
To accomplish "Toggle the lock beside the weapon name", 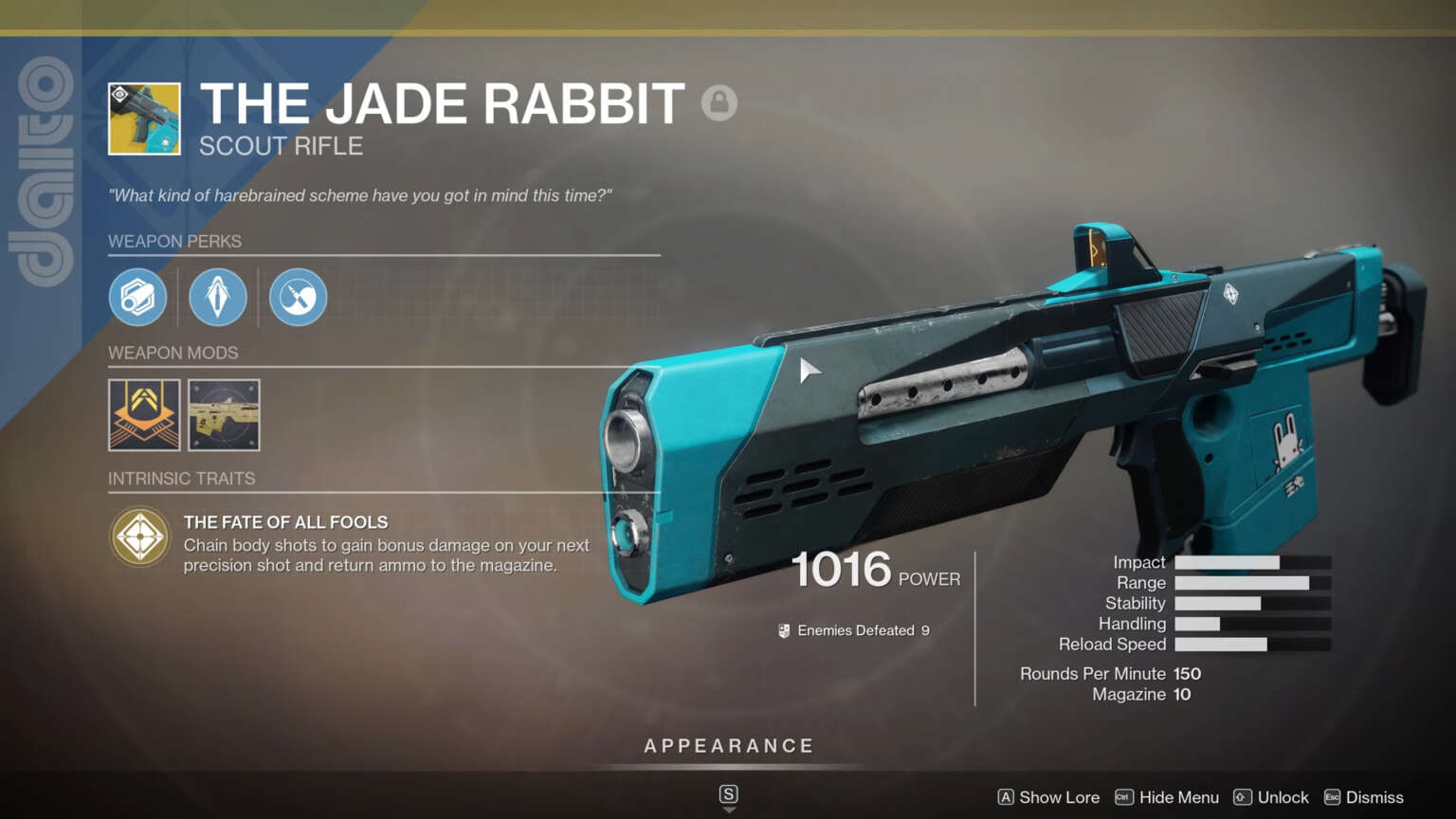I will pos(719,104).
